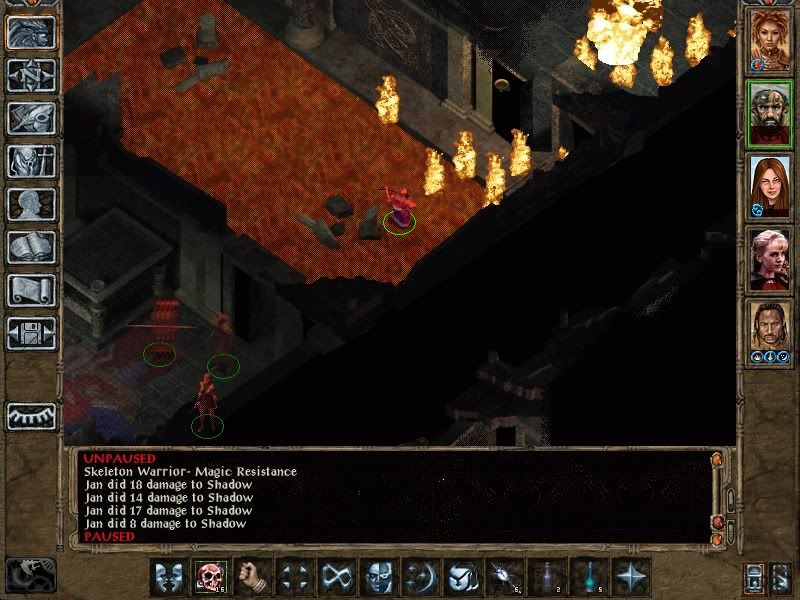This screenshot has width=800, height=600.
Task: Click the return-to-game face button
Action: point(31,32)
